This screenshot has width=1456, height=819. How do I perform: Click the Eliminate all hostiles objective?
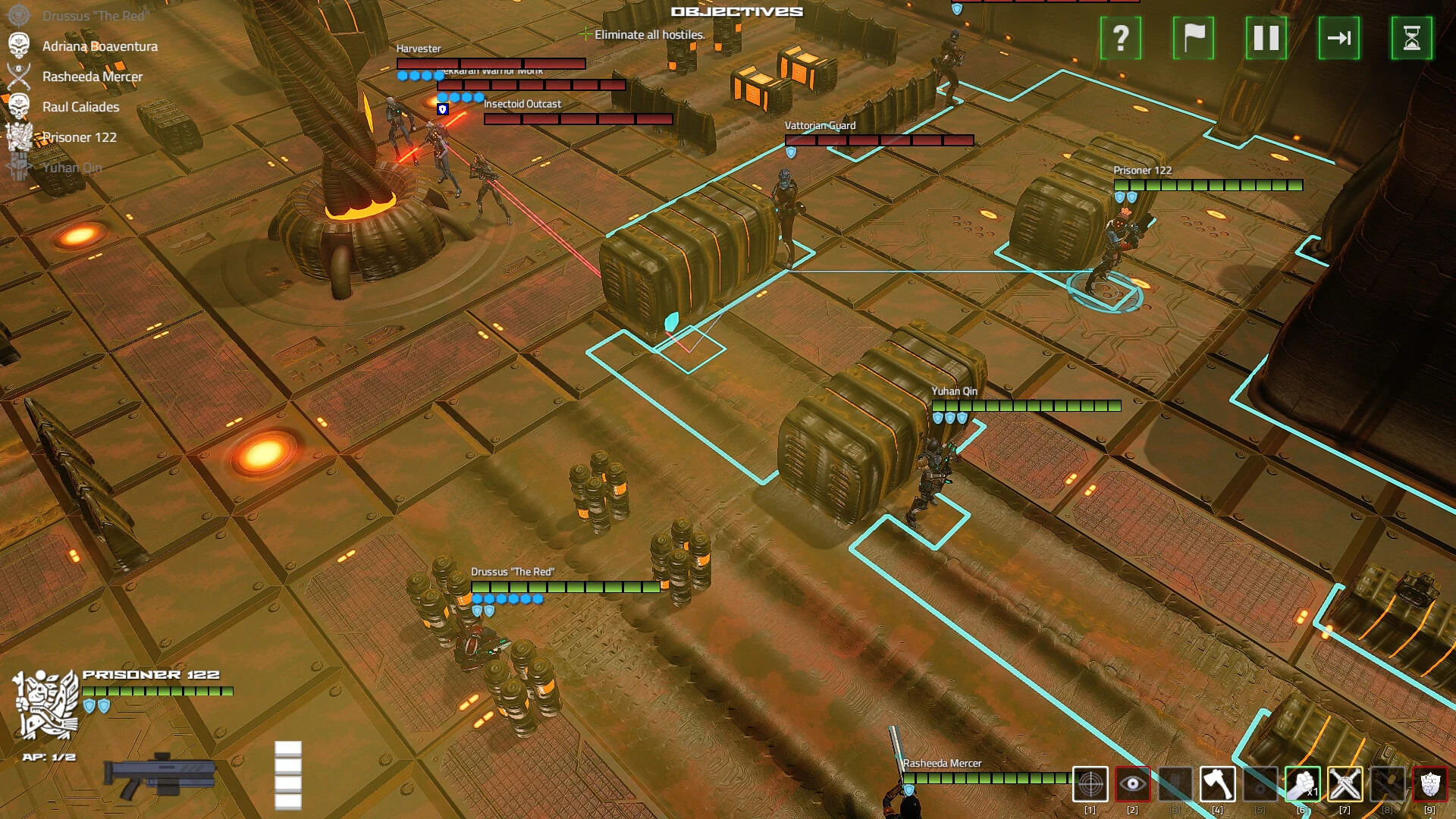[649, 35]
